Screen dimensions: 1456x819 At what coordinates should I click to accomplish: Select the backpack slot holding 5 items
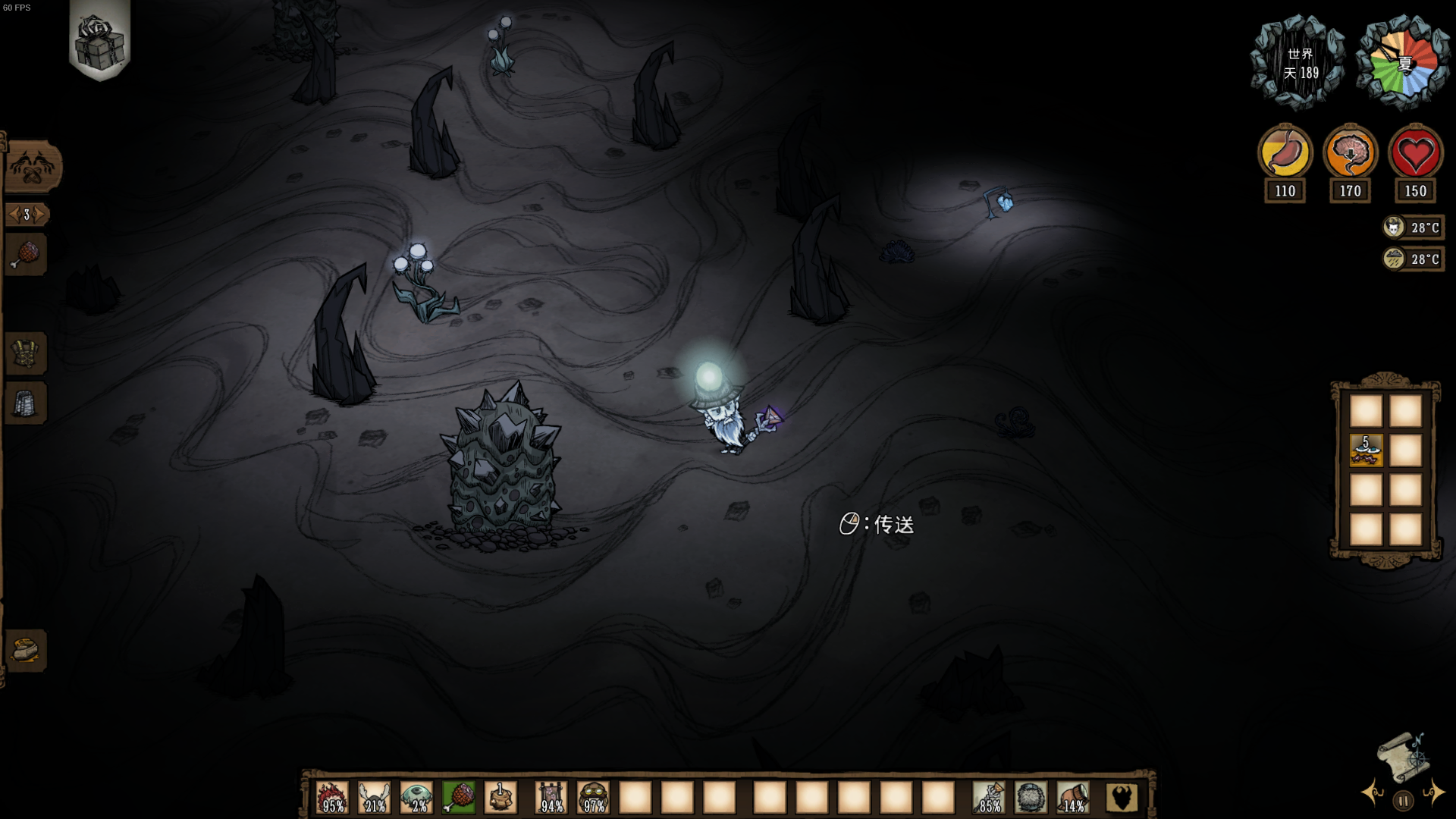point(1366,450)
